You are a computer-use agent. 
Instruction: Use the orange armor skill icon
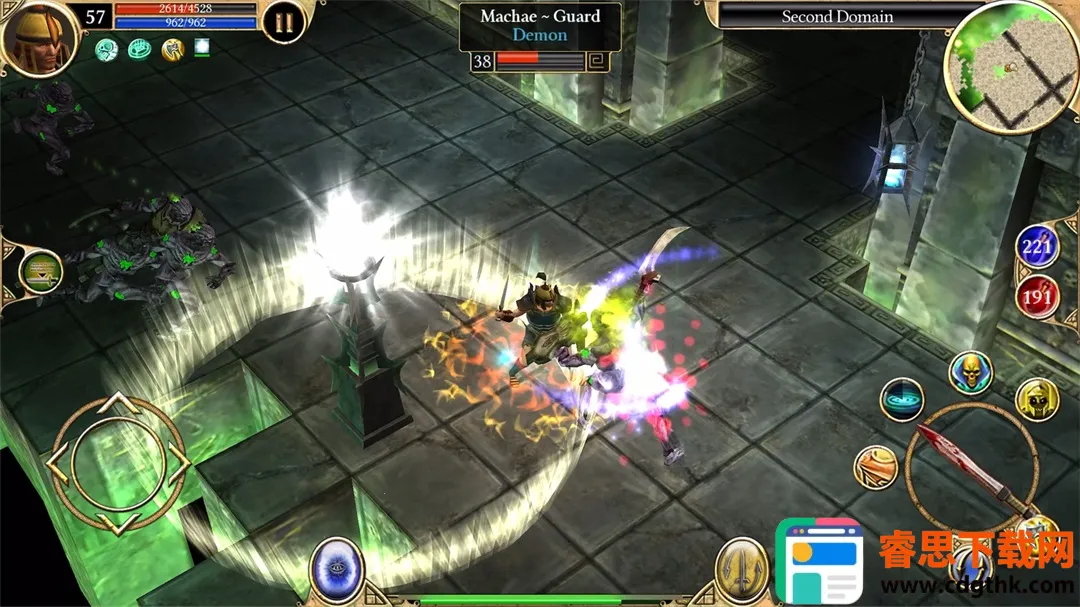[876, 468]
